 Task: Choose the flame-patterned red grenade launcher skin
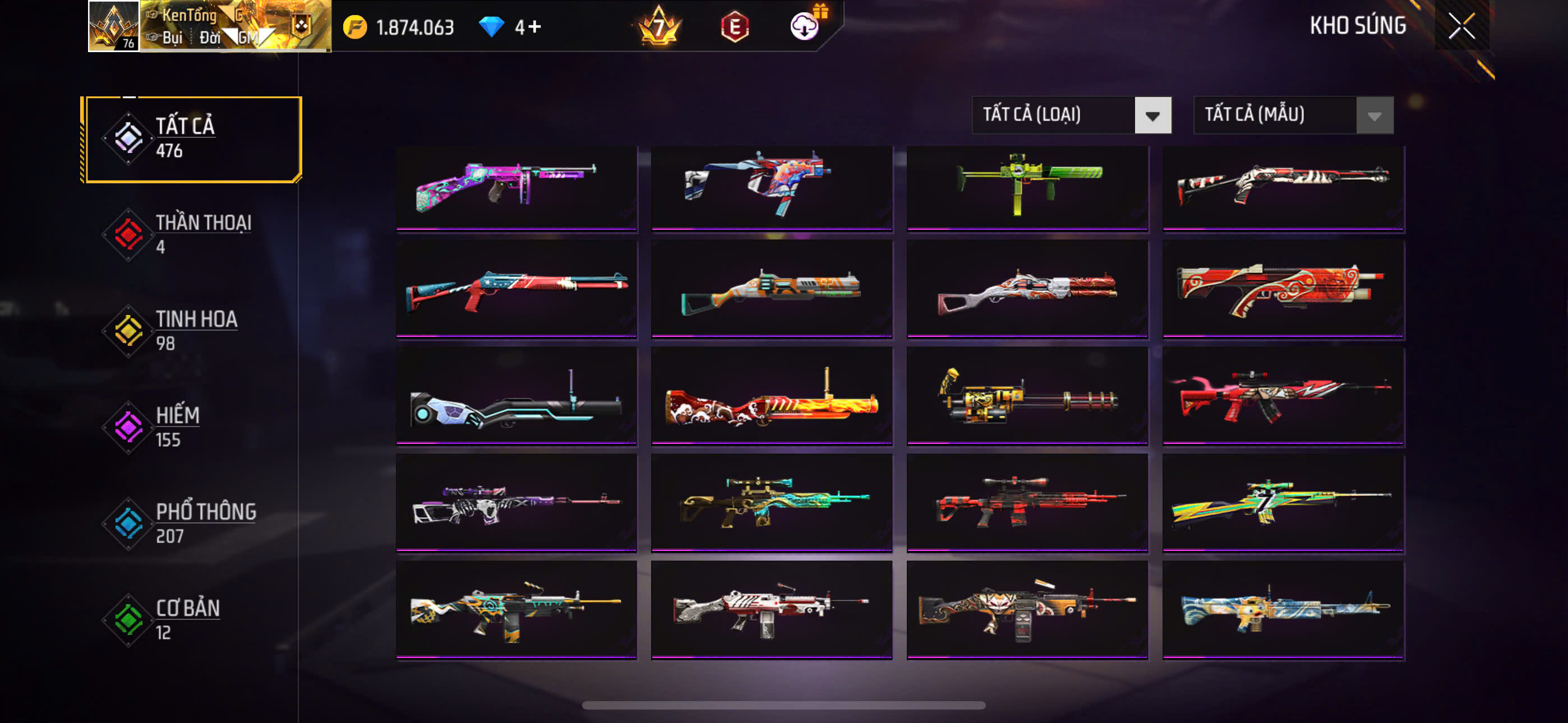(772, 396)
